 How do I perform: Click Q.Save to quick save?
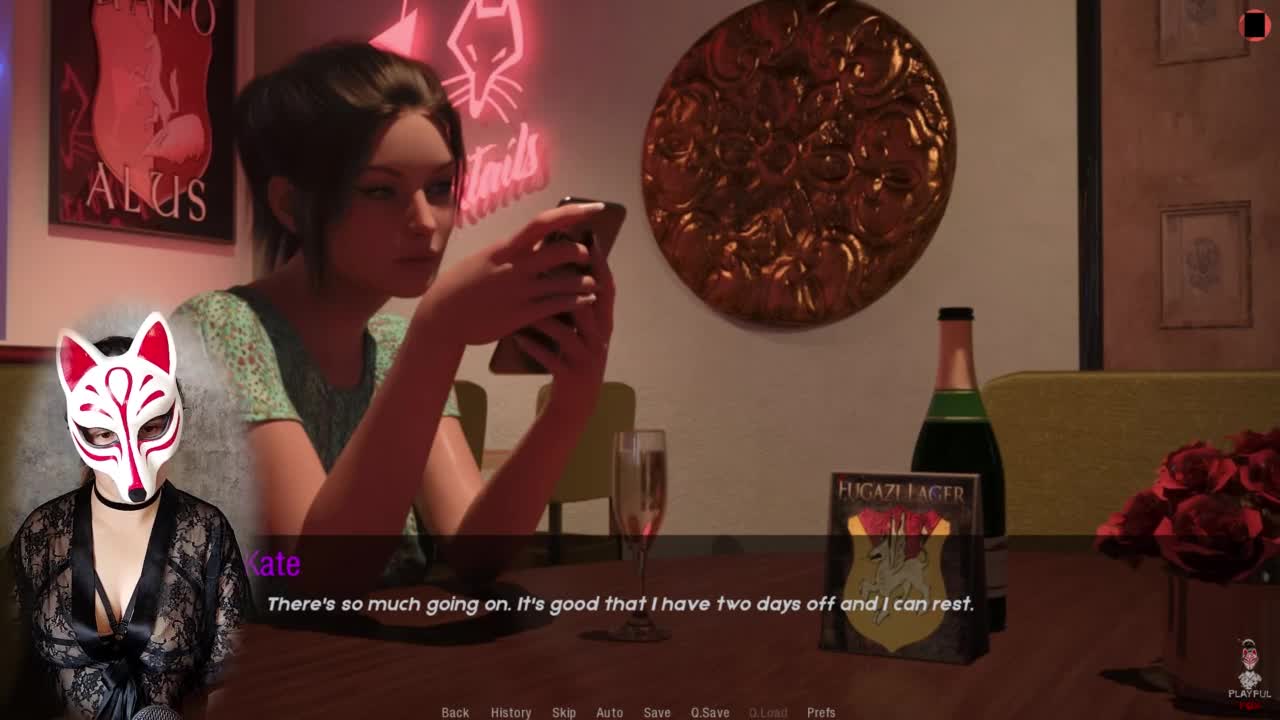click(x=709, y=712)
